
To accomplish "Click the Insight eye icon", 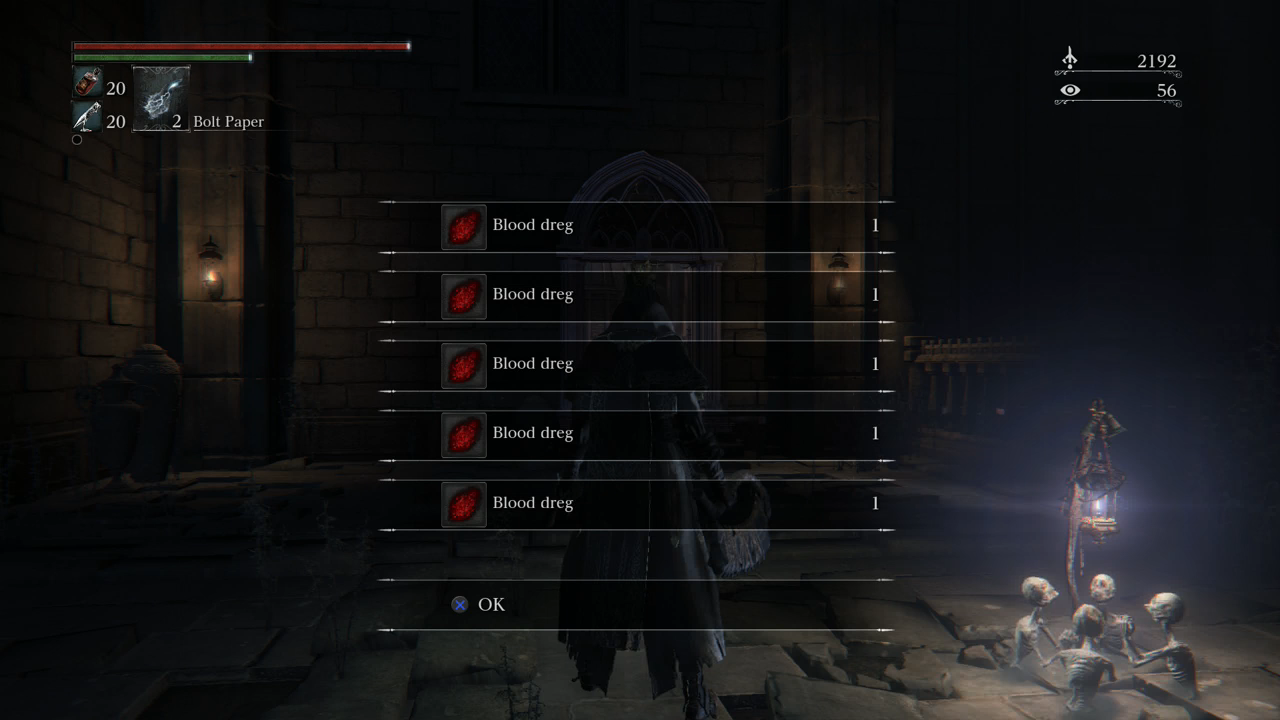I will [1070, 90].
